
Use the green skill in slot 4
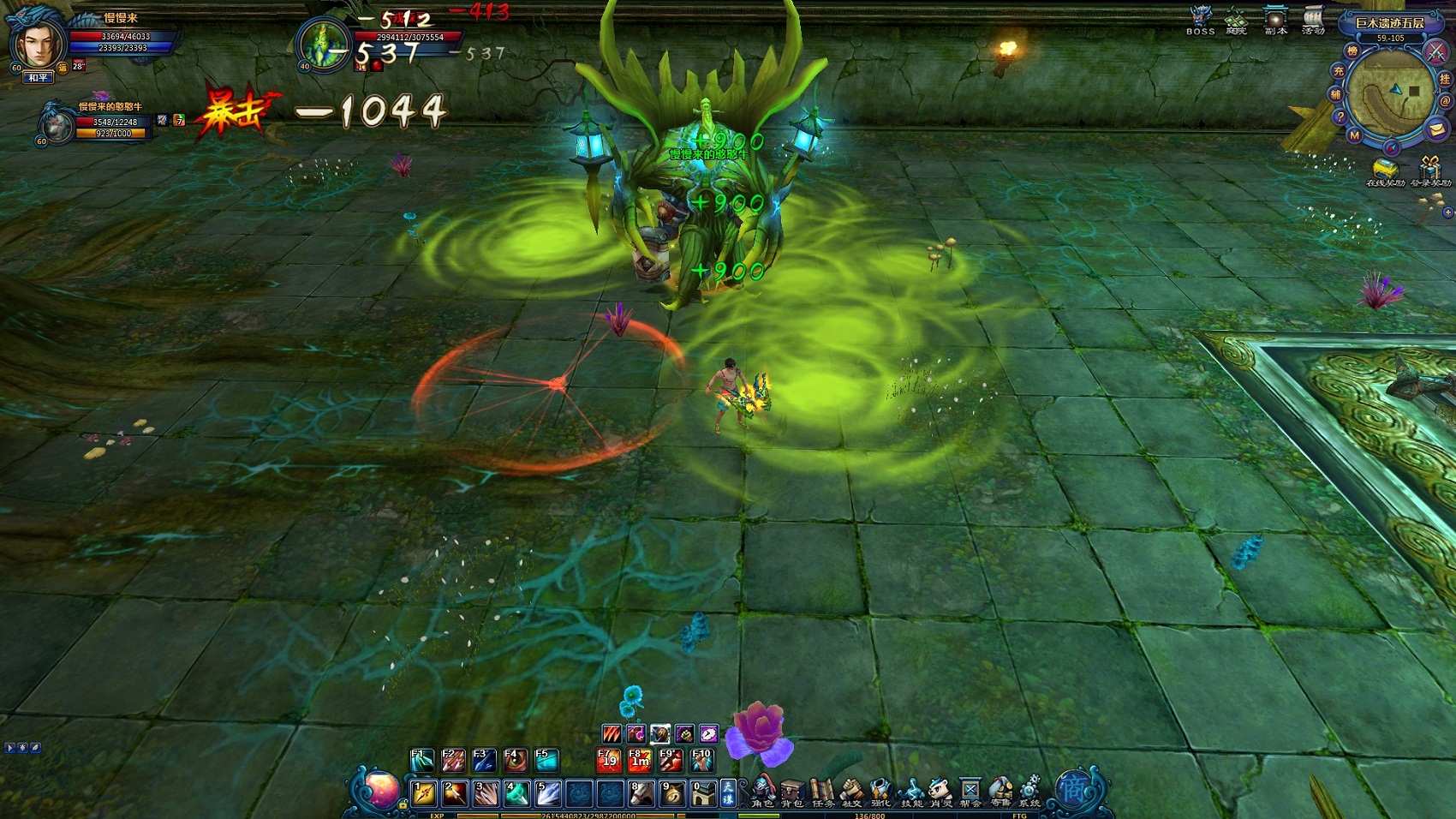click(516, 794)
